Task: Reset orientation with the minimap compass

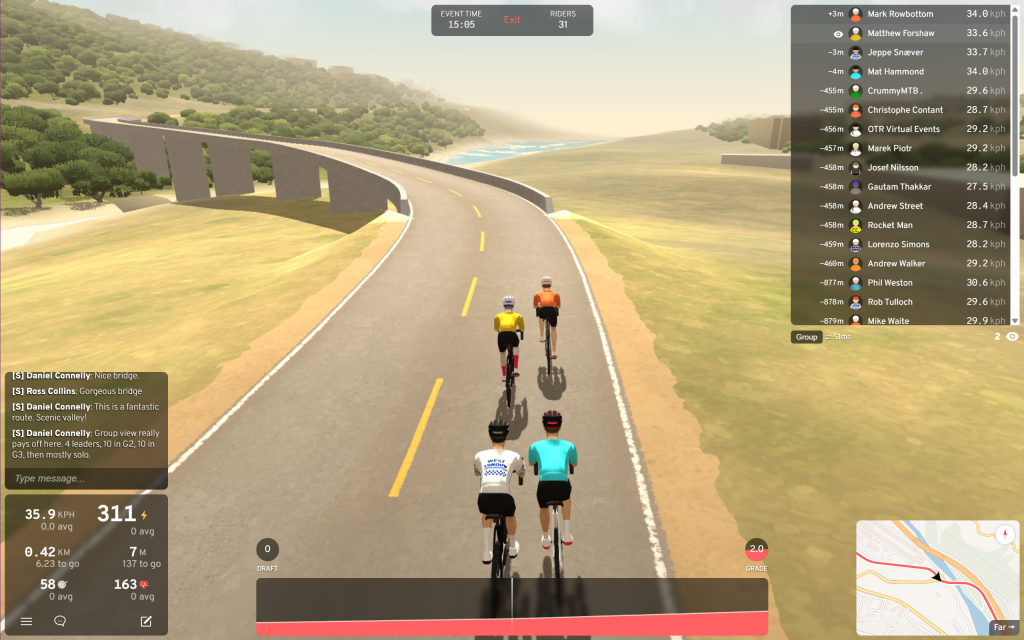Action: (1004, 532)
